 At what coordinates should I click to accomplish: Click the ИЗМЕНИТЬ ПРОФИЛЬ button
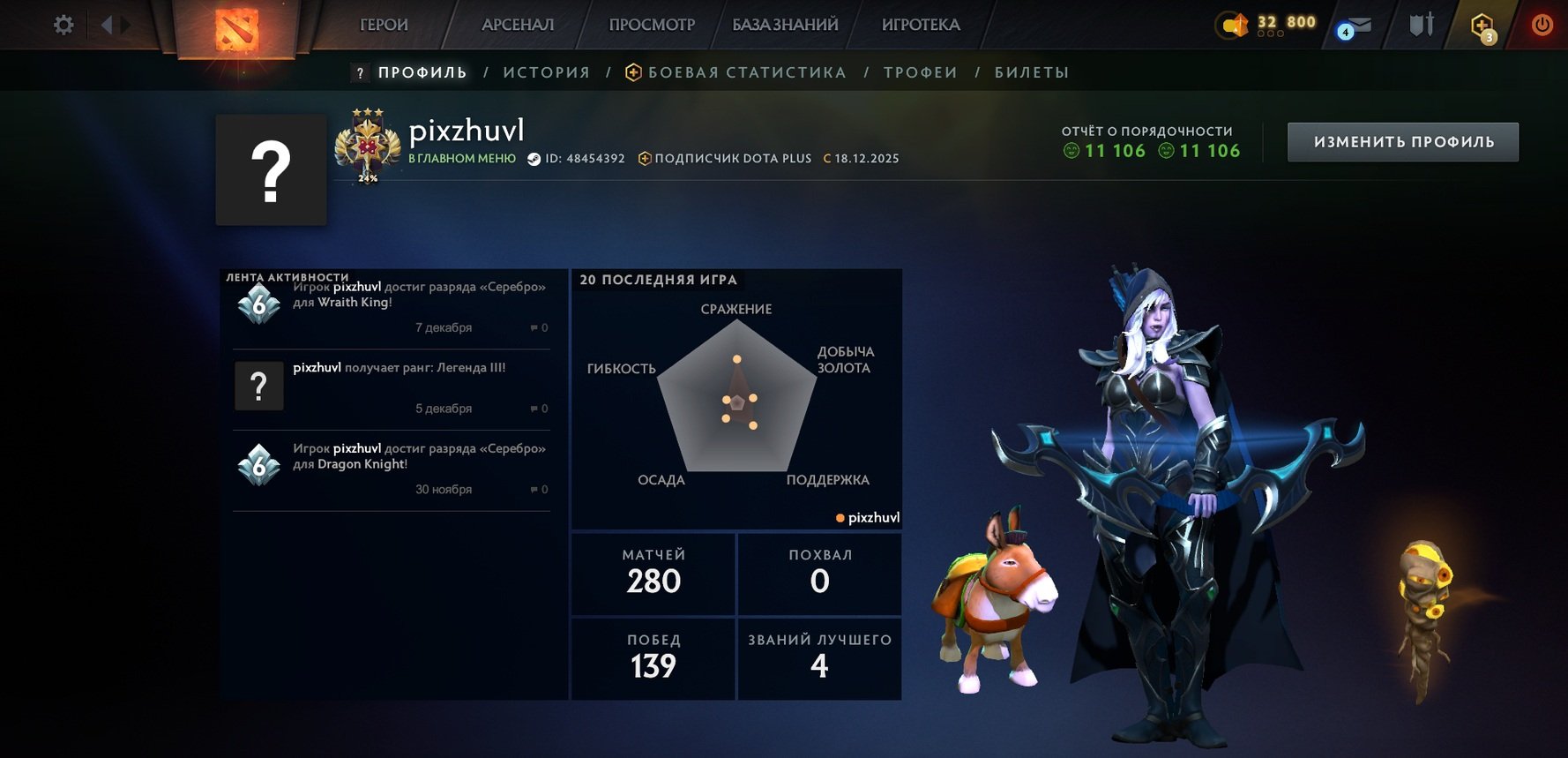click(x=1402, y=140)
